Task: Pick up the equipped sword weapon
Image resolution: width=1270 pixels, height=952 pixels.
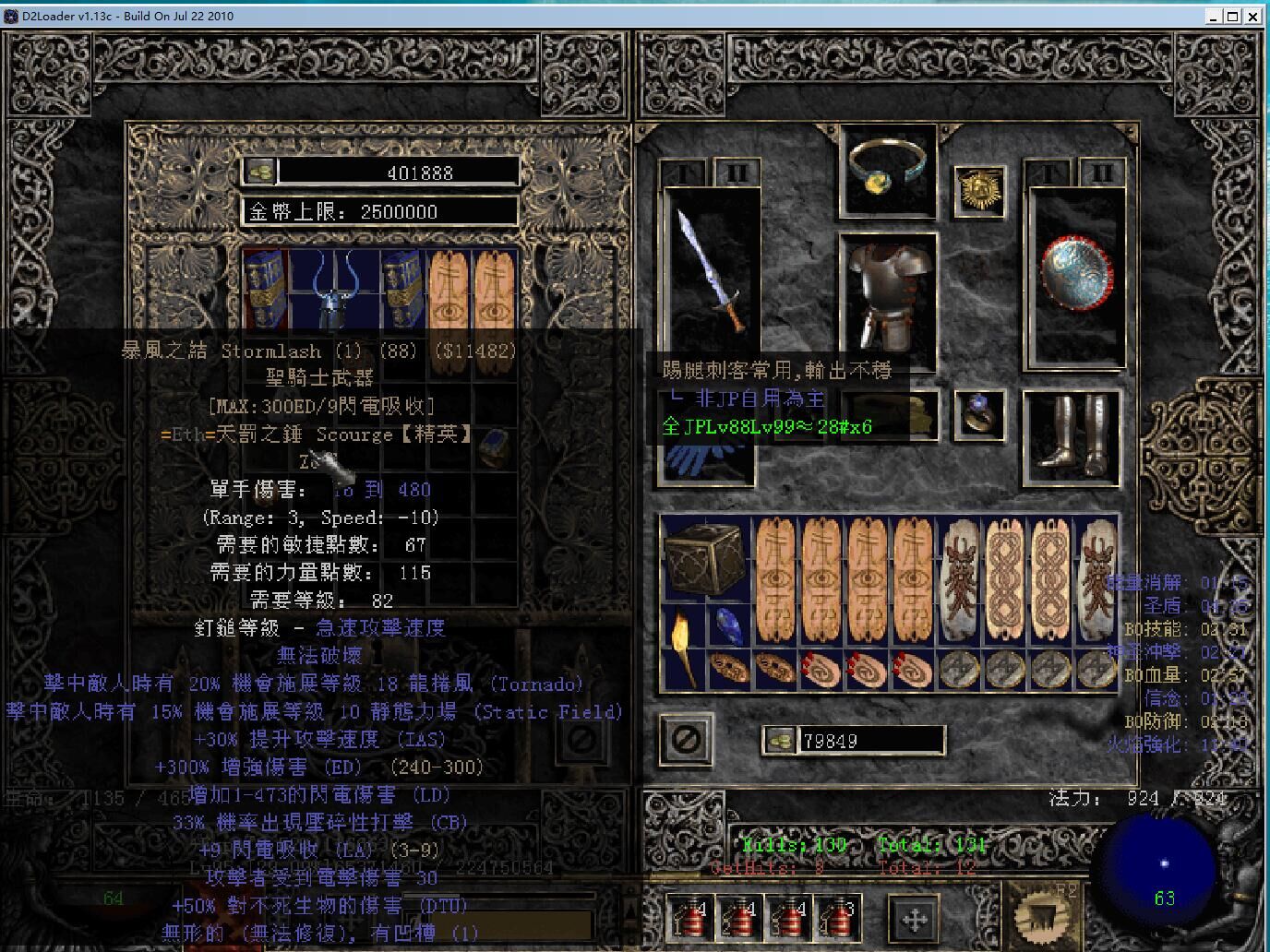Action: 709,269
